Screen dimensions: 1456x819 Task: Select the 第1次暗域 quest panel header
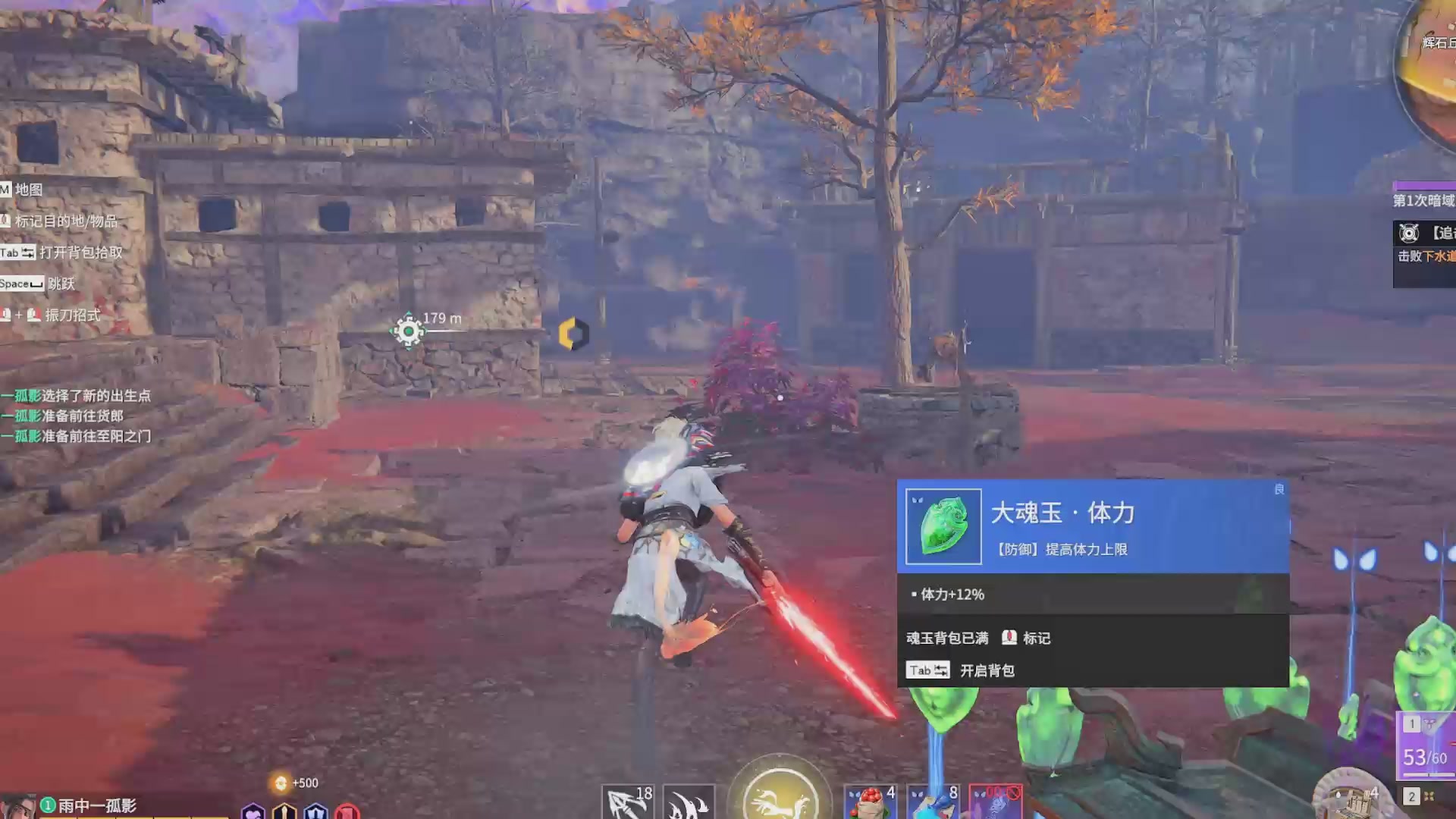1424,202
